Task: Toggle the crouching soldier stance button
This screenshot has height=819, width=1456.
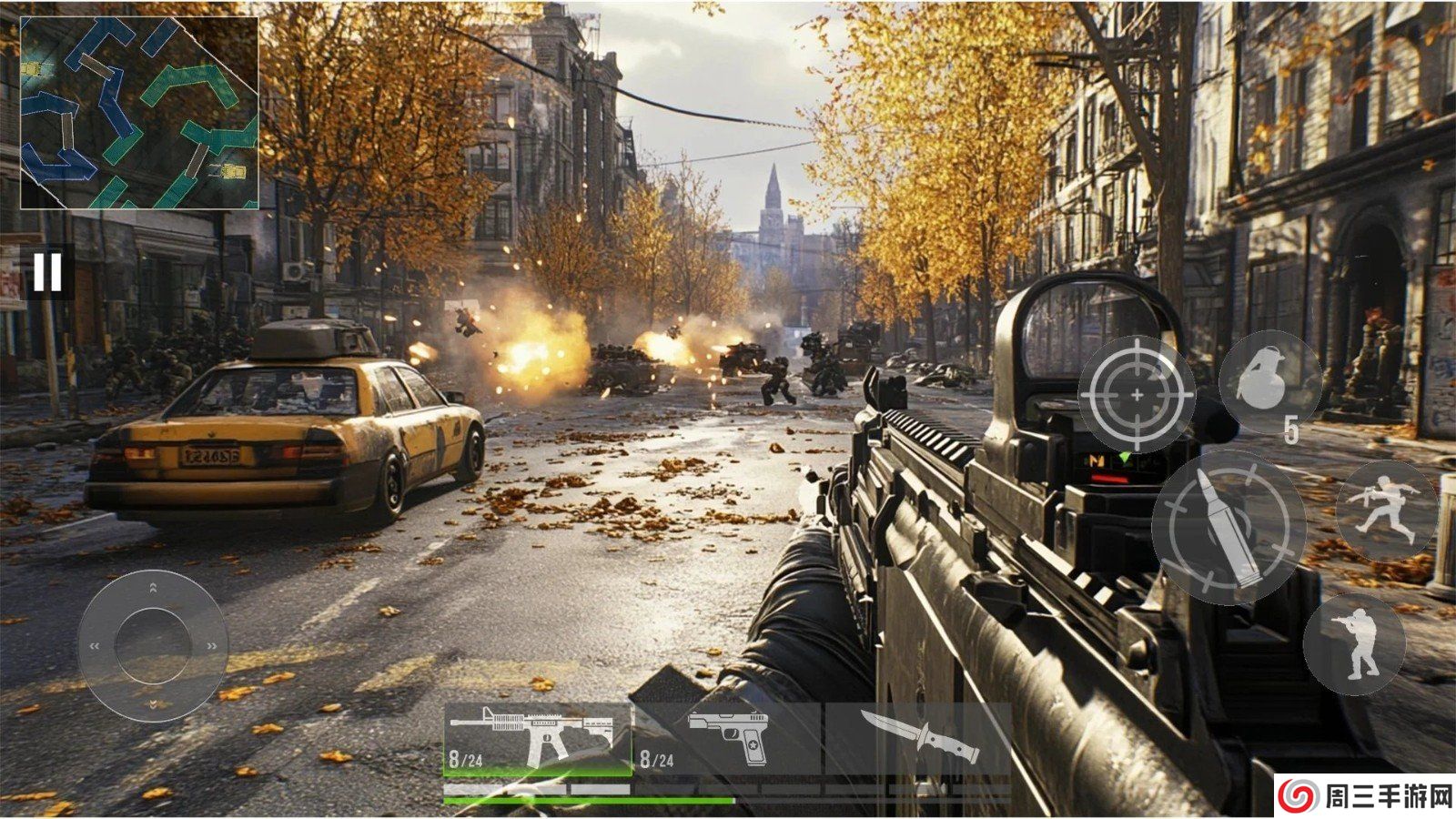Action: tap(1354, 644)
